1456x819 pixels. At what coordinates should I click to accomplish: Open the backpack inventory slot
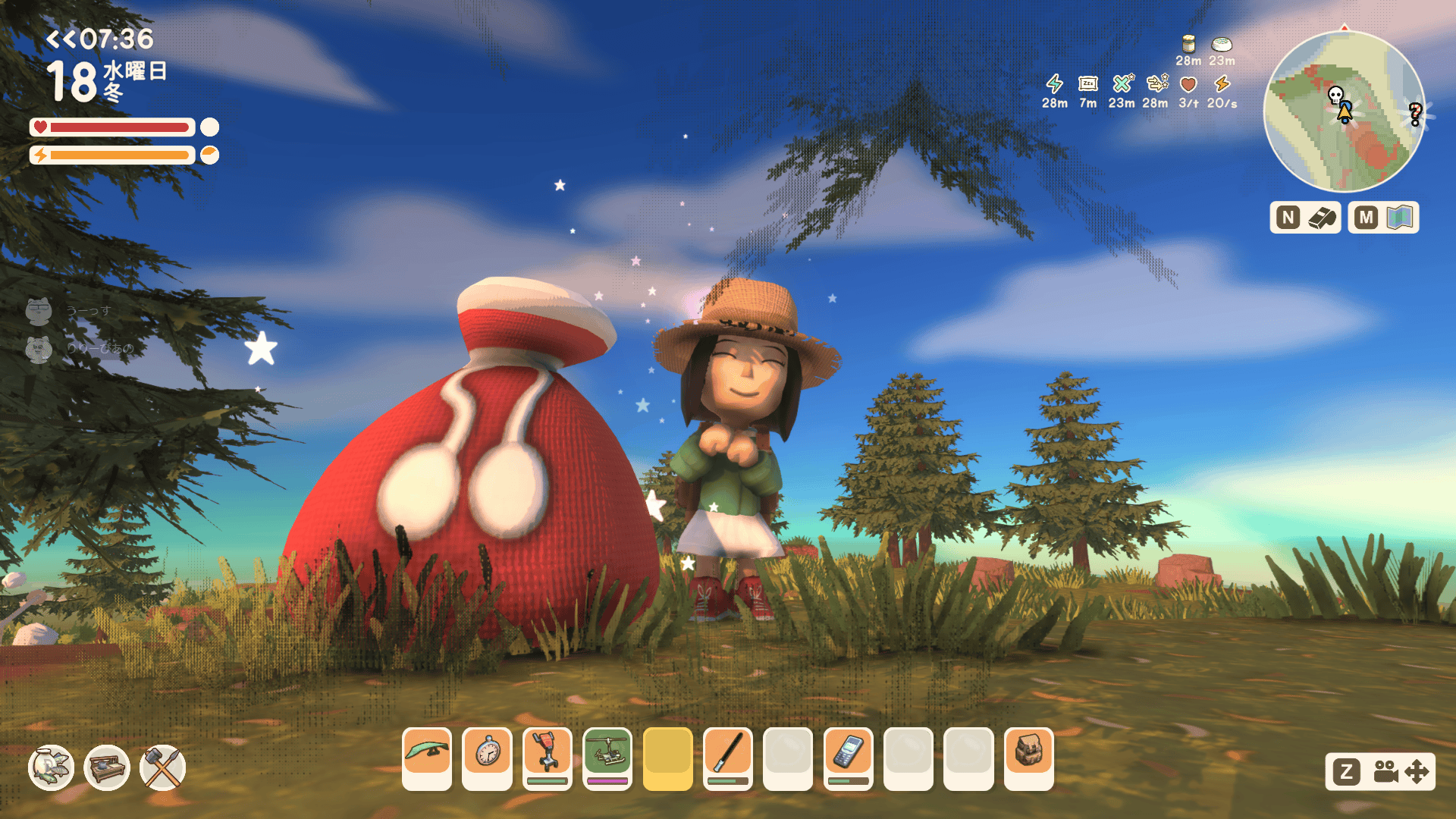click(1028, 758)
